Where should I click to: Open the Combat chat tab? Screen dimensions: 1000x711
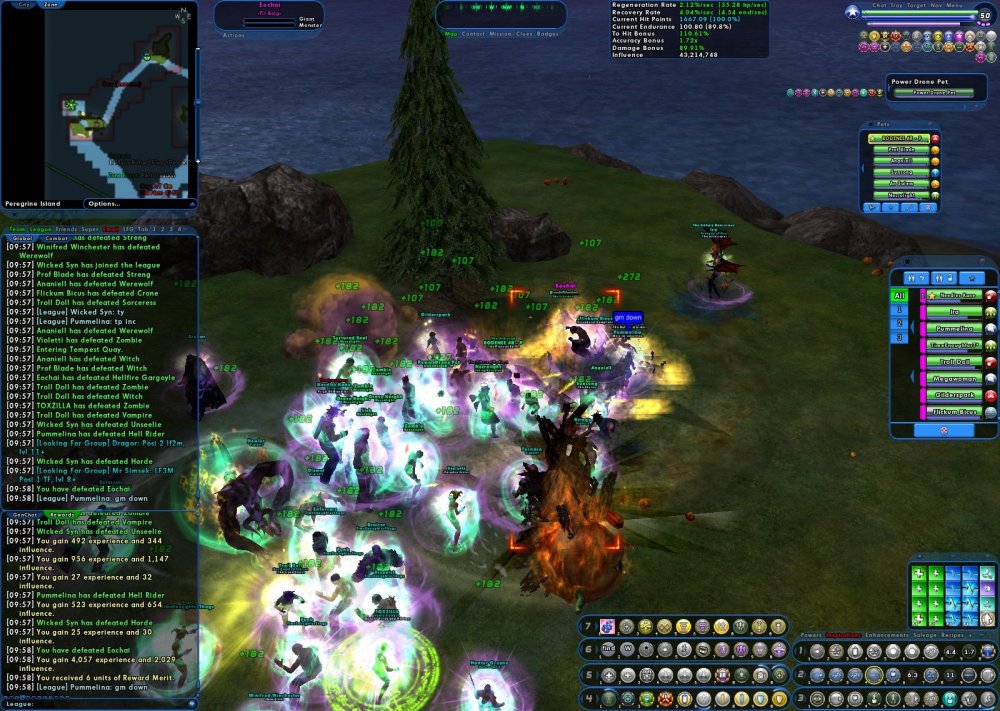[x=56, y=239]
